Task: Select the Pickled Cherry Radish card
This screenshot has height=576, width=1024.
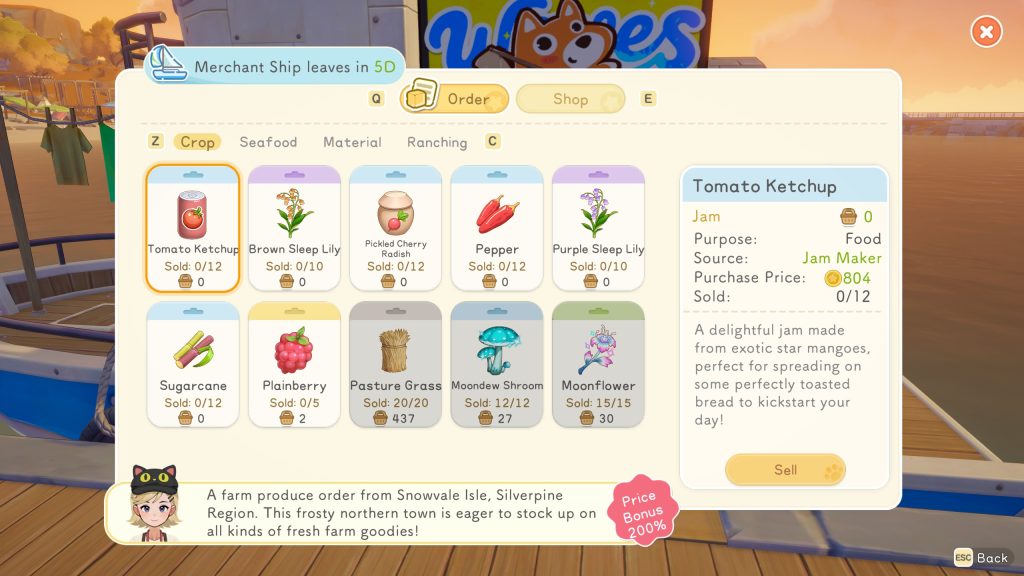Action: point(396,227)
